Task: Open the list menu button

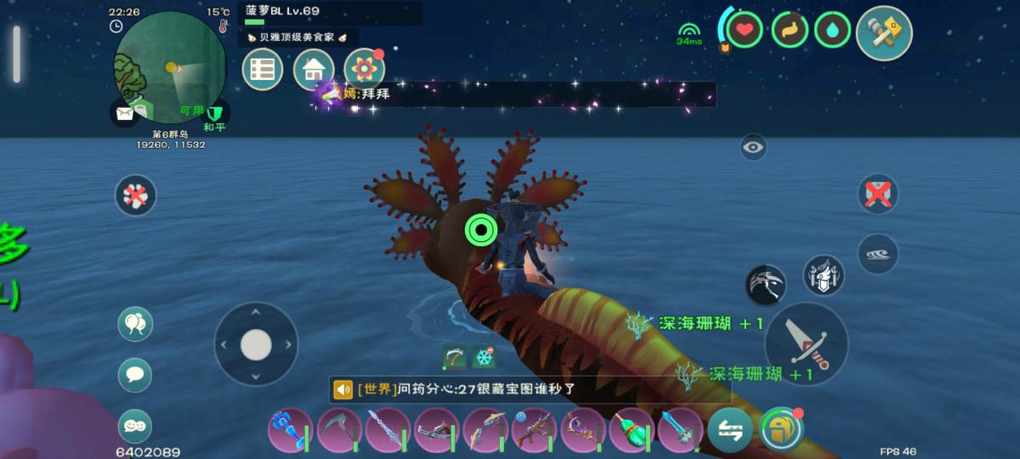Action: pos(263,70)
